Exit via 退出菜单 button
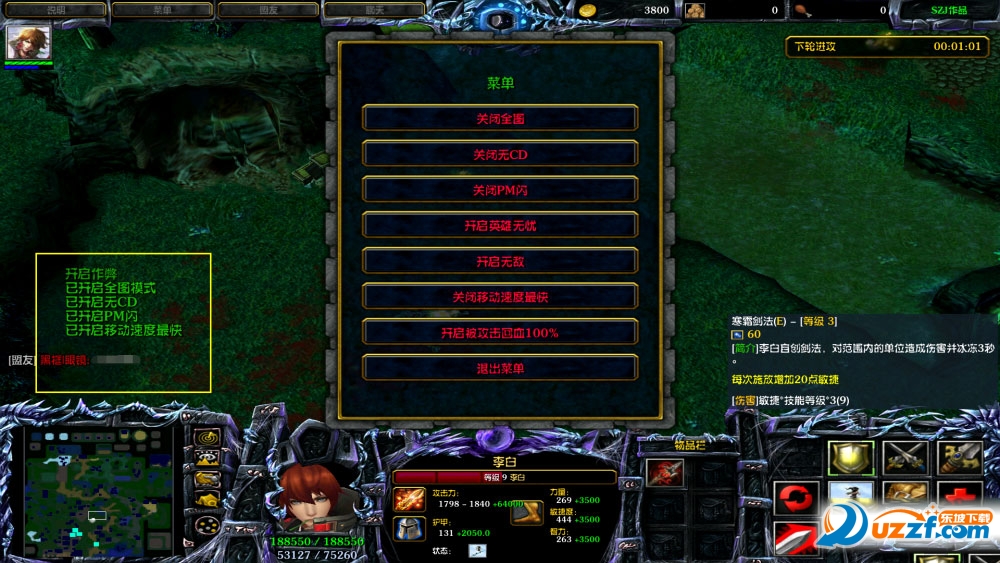The height and width of the screenshot is (563, 1000). pyautogui.click(x=500, y=368)
